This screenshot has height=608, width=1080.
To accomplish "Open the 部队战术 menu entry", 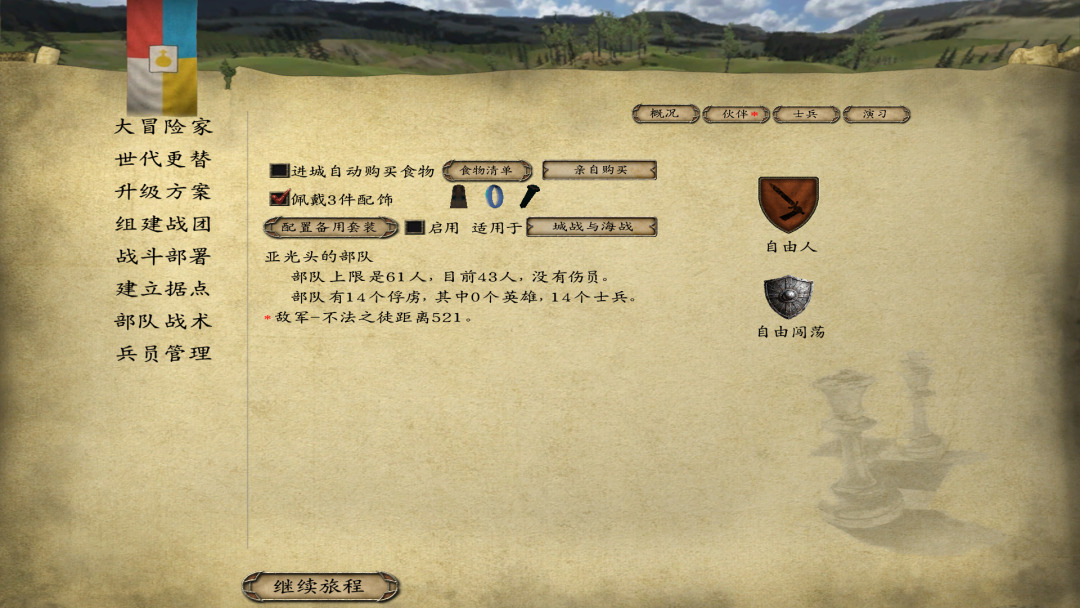I will pos(163,321).
